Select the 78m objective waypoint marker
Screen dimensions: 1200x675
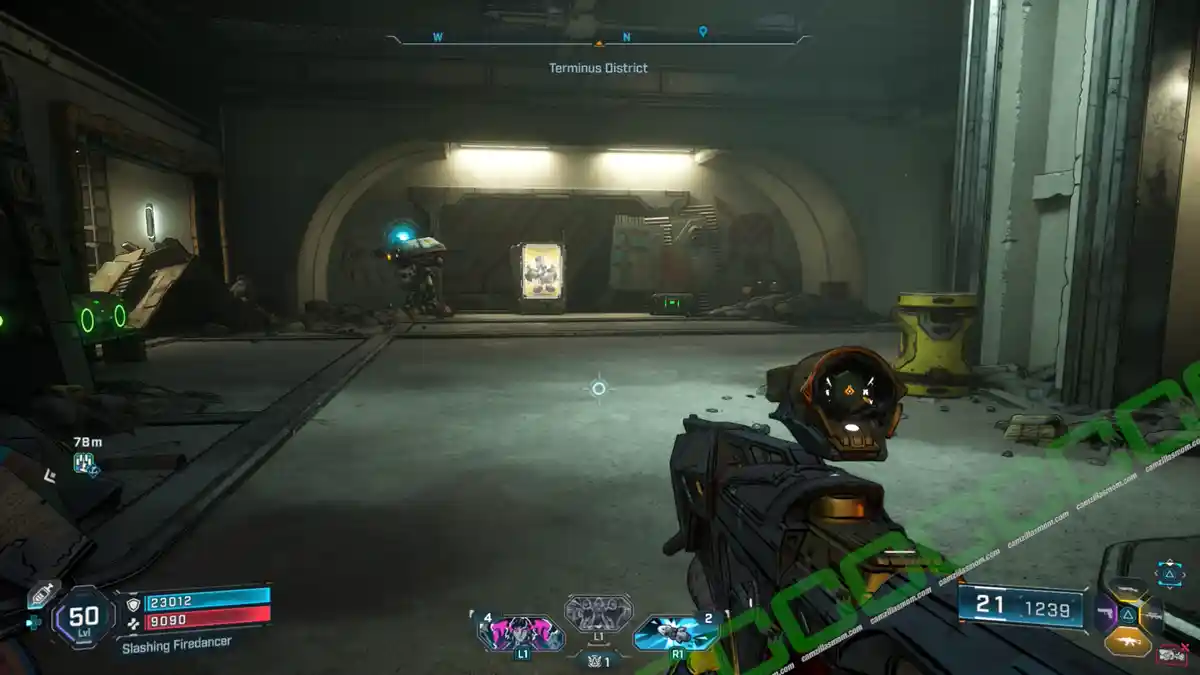tap(84, 461)
